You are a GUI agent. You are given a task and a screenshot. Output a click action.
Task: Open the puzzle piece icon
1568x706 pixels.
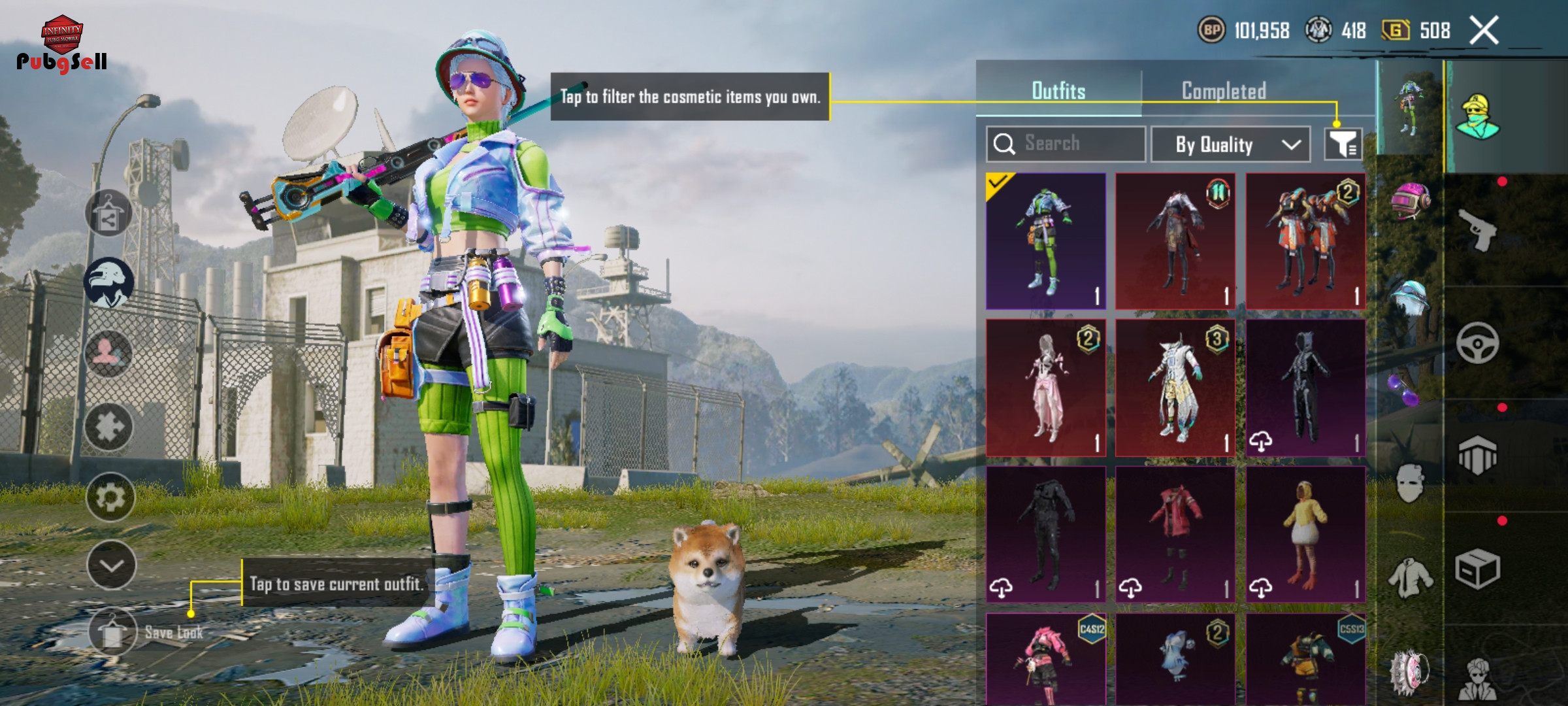(108, 427)
